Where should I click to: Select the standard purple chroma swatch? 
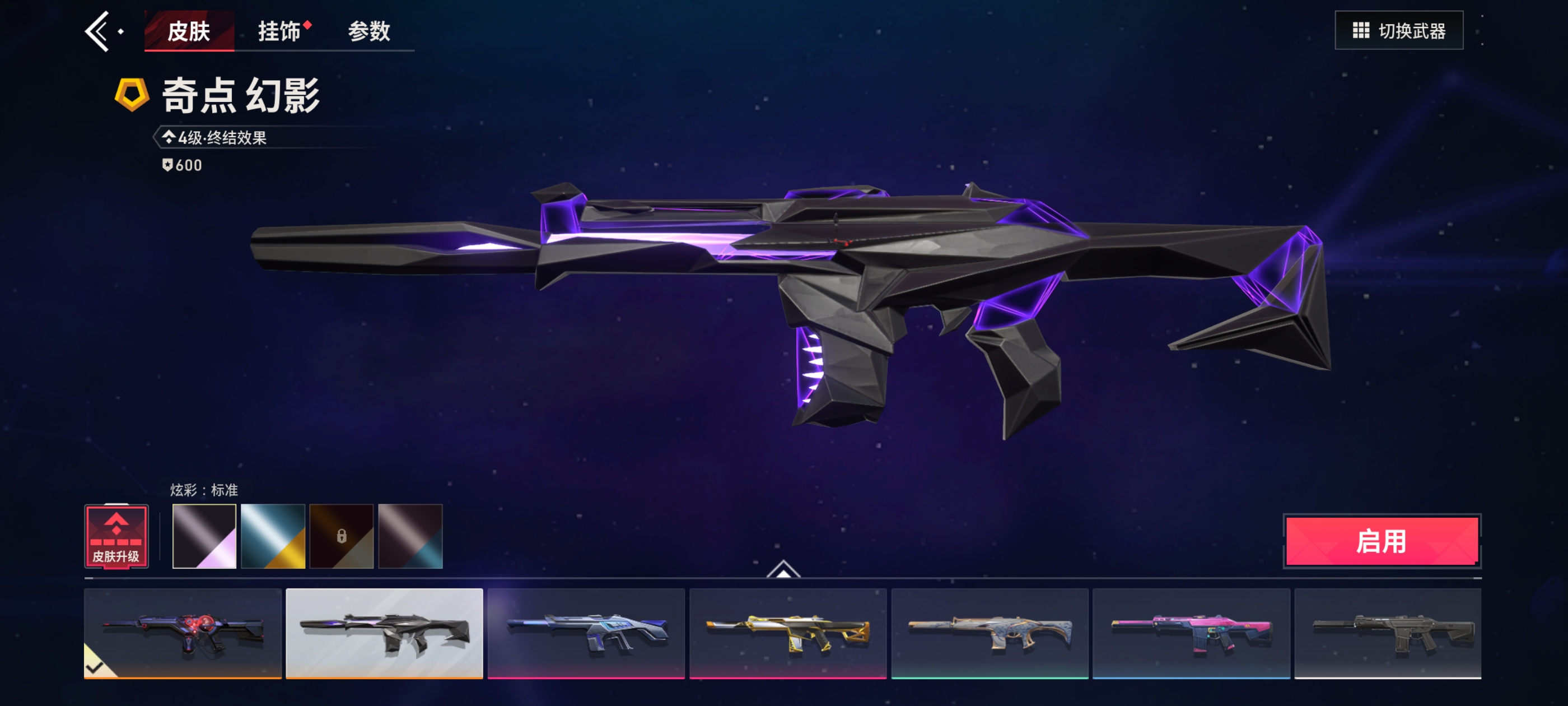click(x=204, y=536)
